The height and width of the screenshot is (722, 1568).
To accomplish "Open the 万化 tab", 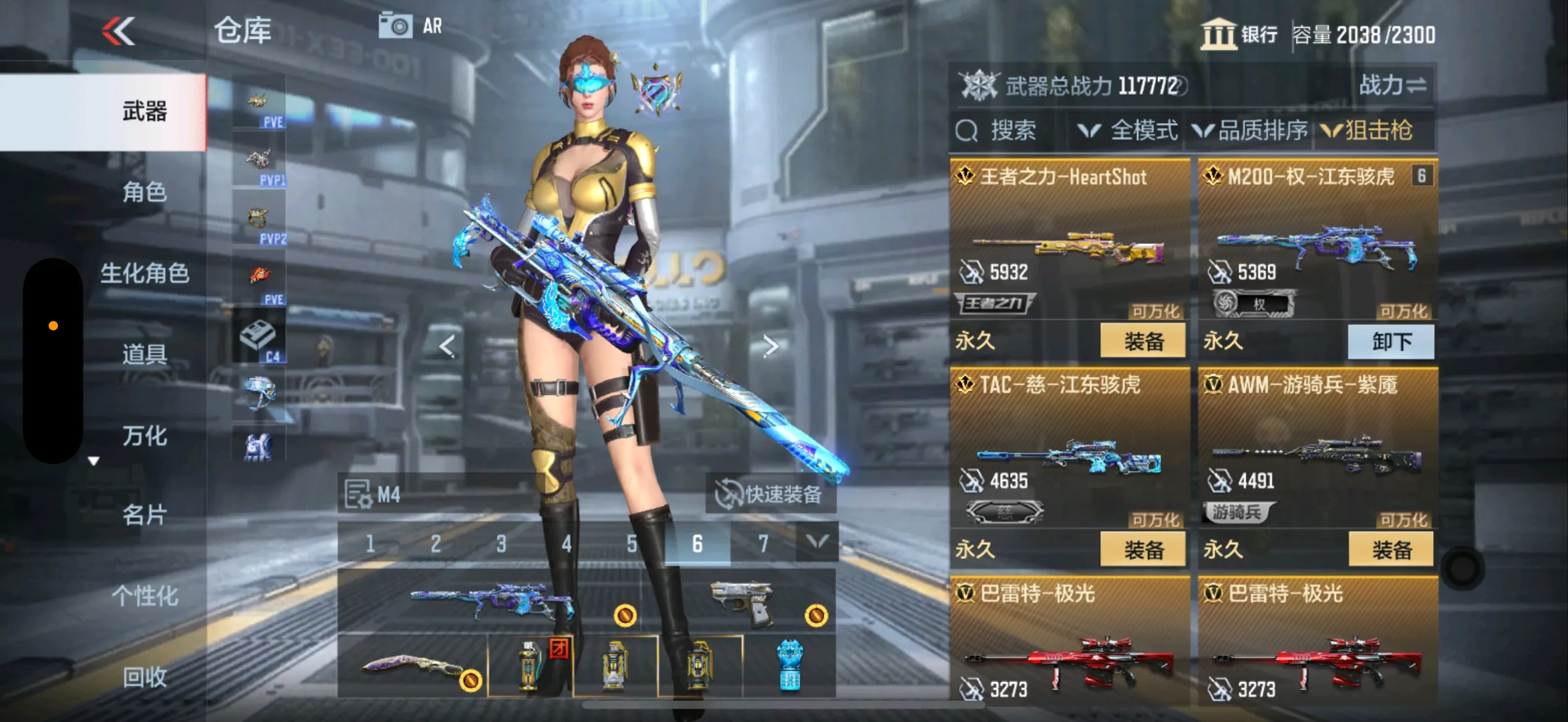I will coord(144,436).
